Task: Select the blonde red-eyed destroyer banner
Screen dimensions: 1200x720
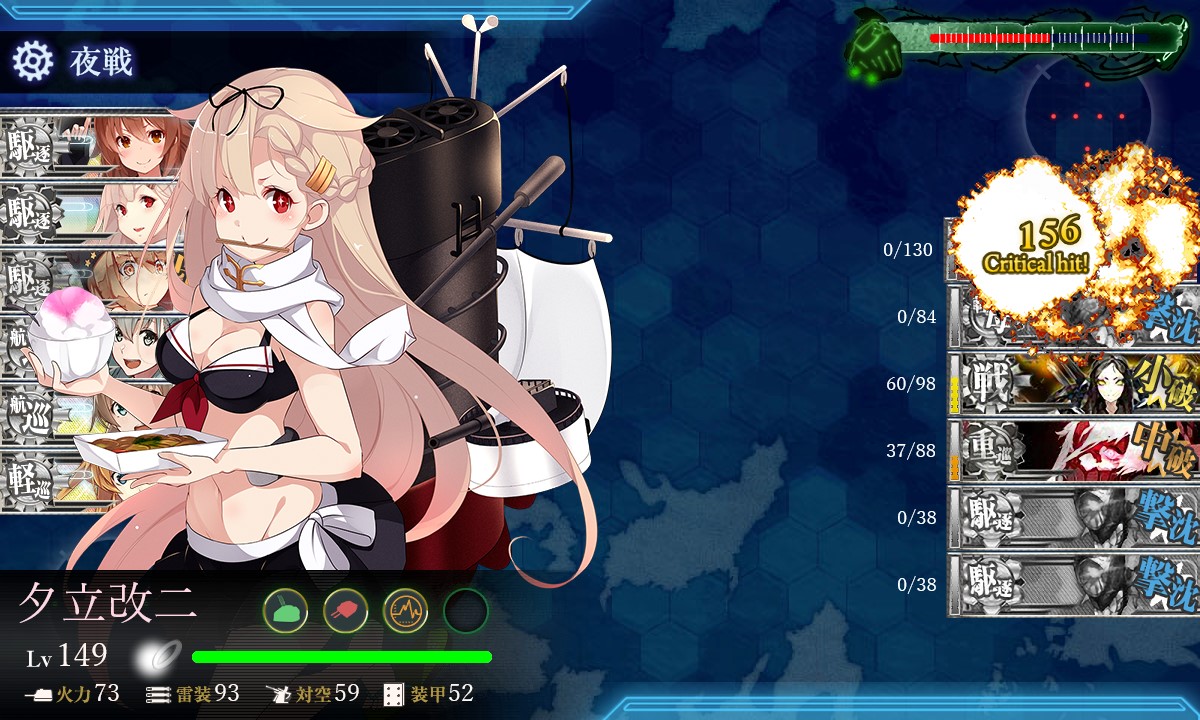Action: coord(90,210)
